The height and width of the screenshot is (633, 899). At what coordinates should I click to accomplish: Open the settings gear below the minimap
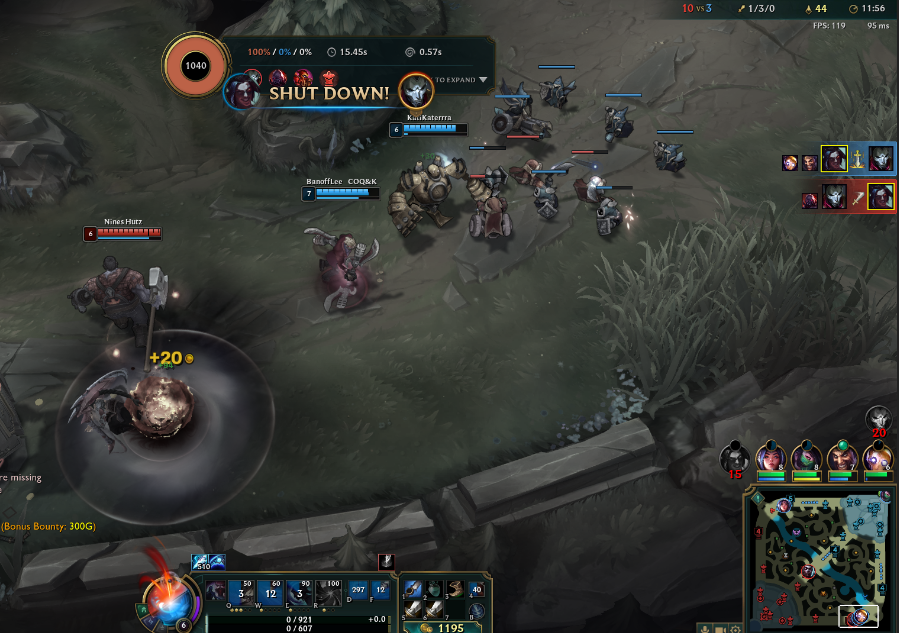tap(736, 628)
